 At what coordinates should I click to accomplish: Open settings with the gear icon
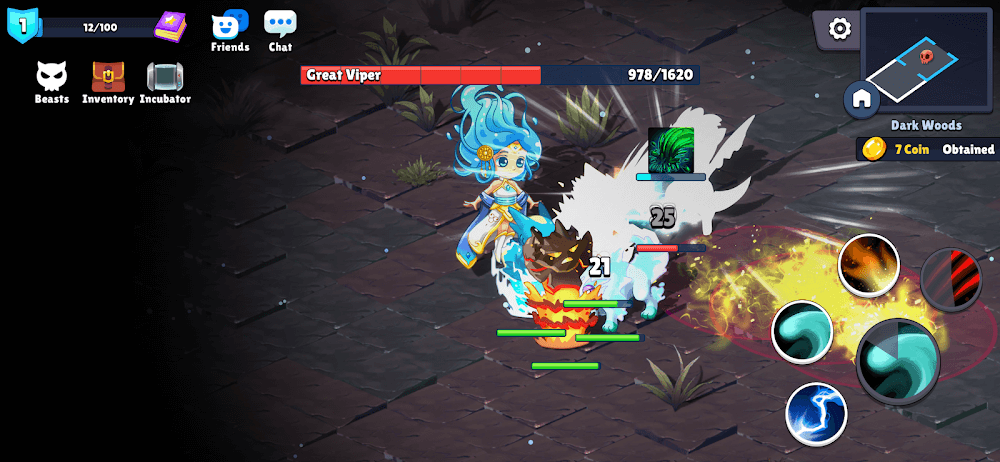[x=840, y=29]
